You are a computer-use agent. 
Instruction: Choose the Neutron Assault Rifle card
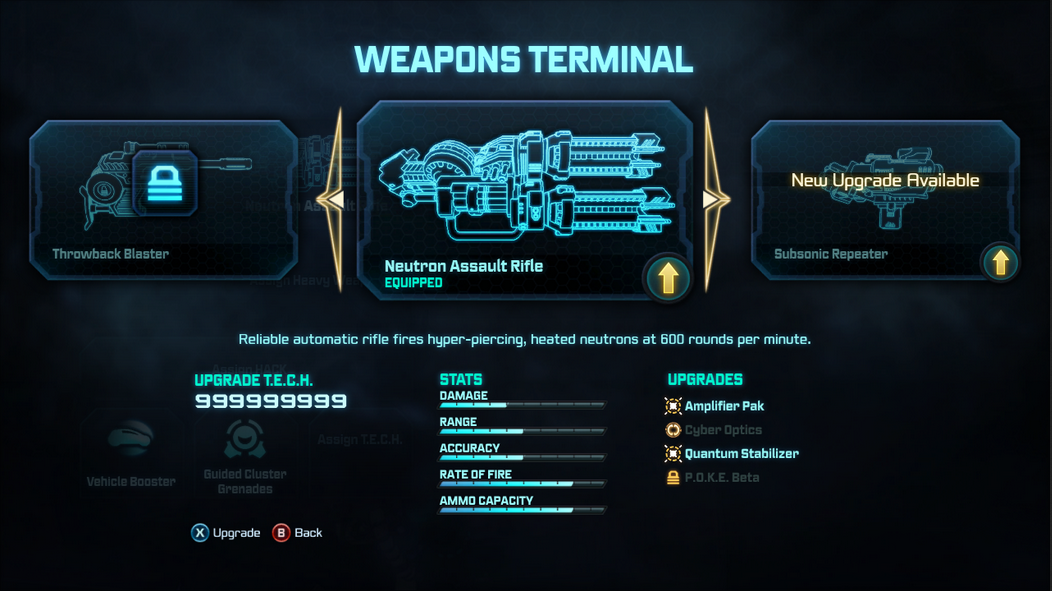pyautogui.click(x=524, y=198)
